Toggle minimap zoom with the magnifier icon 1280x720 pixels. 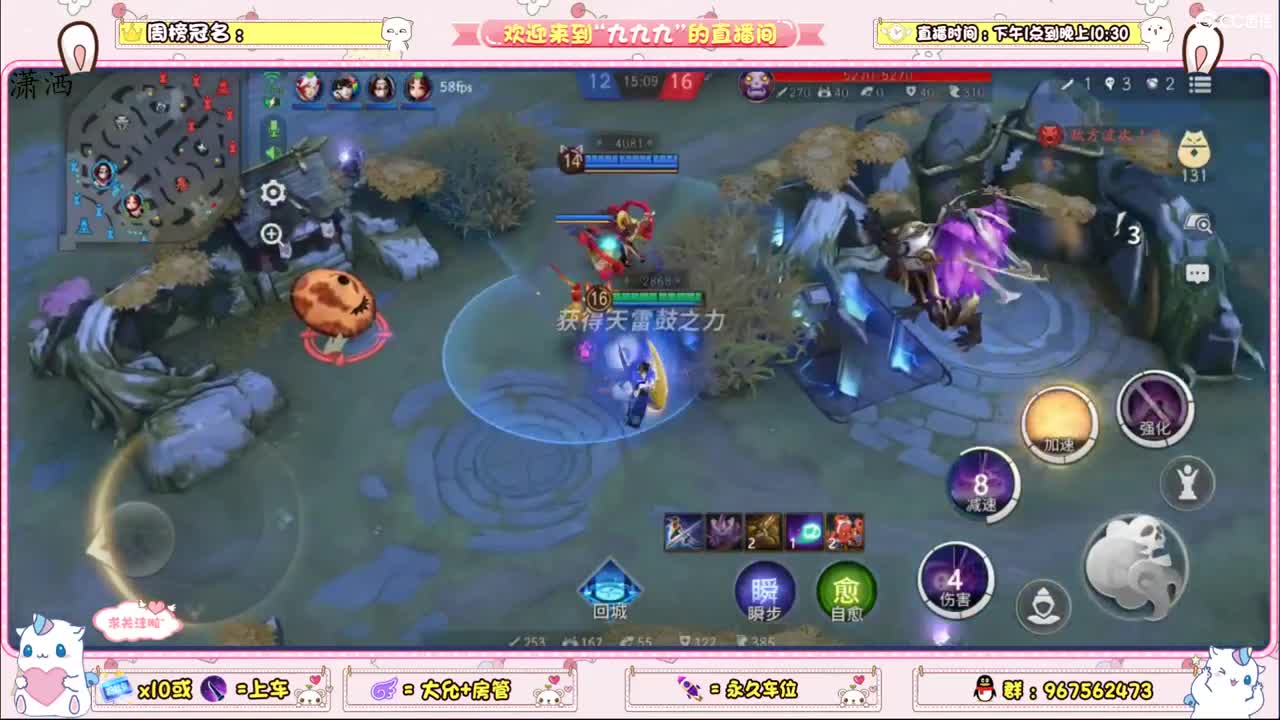(271, 231)
